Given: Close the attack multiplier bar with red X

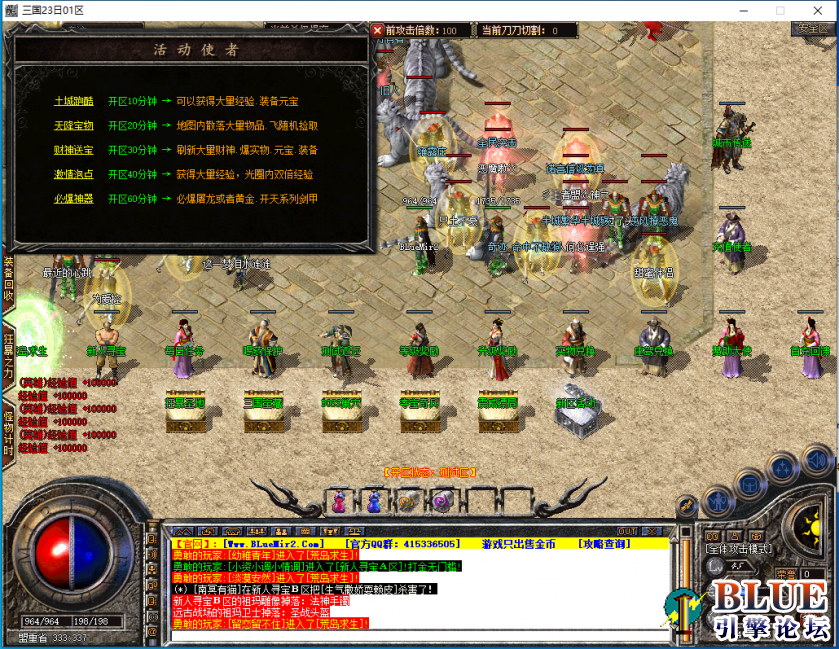Looking at the screenshot, I should [378, 30].
